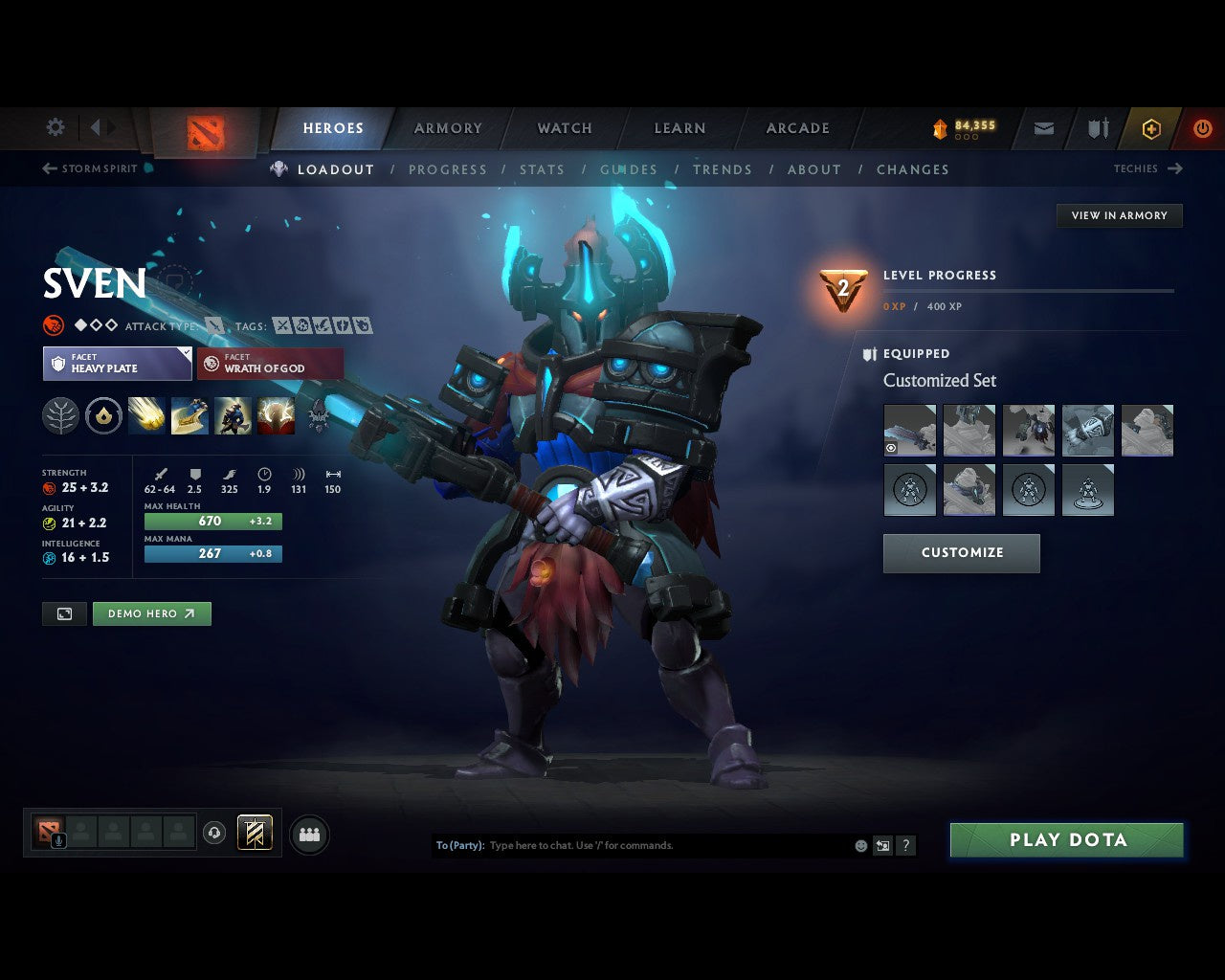Select the equipped sword item slot
Viewport: 1225px width, 980px height.
[909, 430]
